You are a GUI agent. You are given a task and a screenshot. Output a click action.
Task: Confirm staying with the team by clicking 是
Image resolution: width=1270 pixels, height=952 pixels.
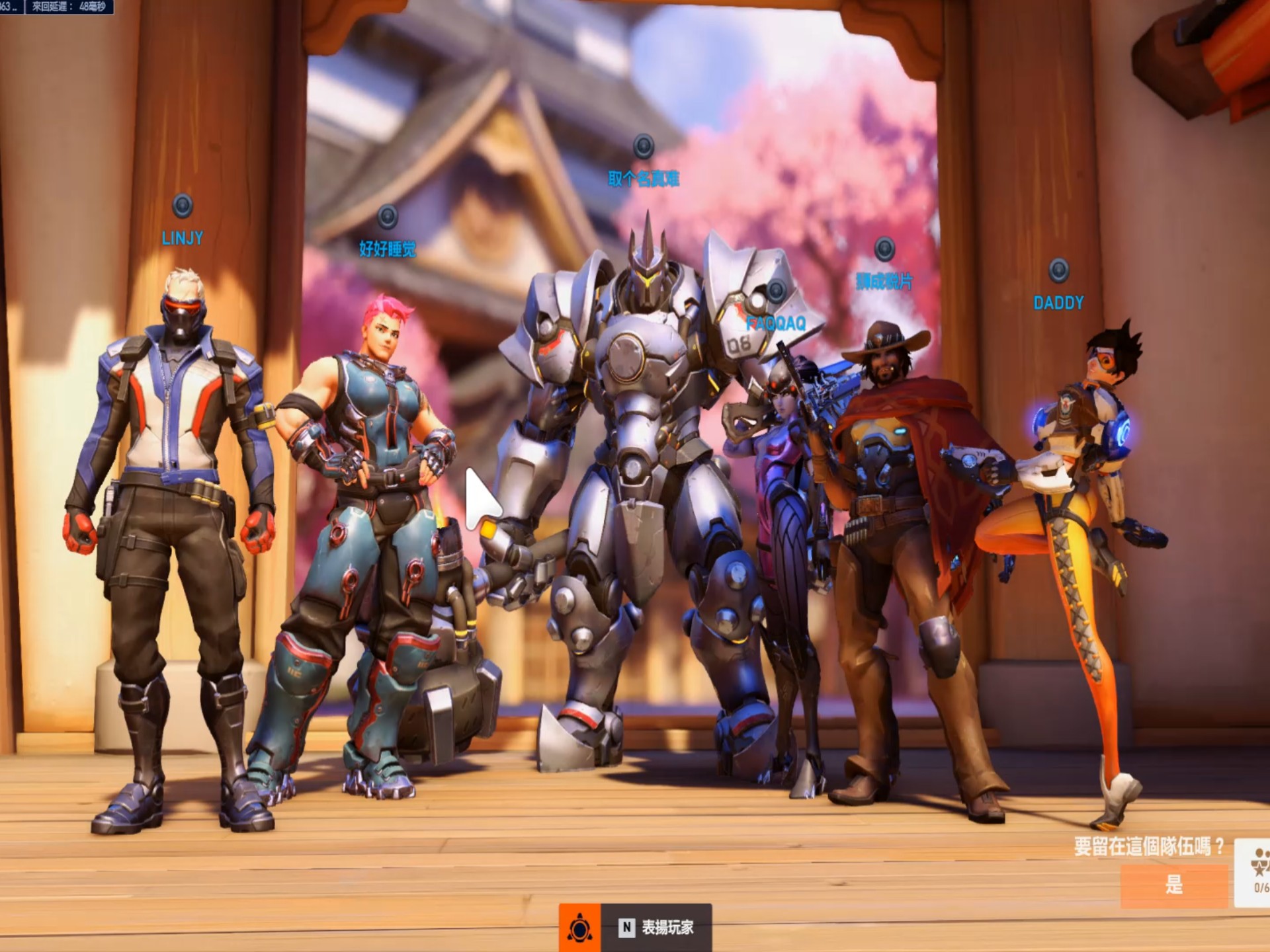coord(1173,885)
